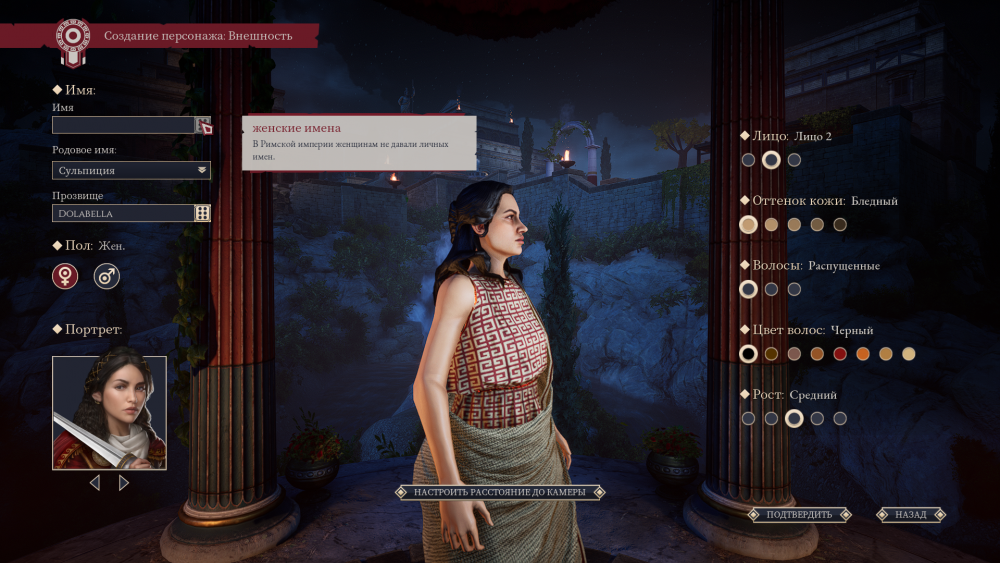Select the first face option

(x=748, y=159)
